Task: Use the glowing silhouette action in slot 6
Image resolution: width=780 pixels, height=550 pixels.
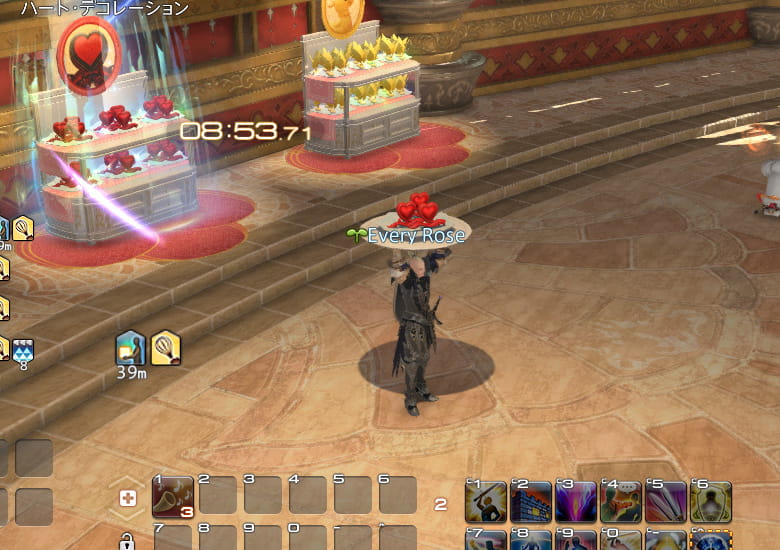Action: pos(711,501)
